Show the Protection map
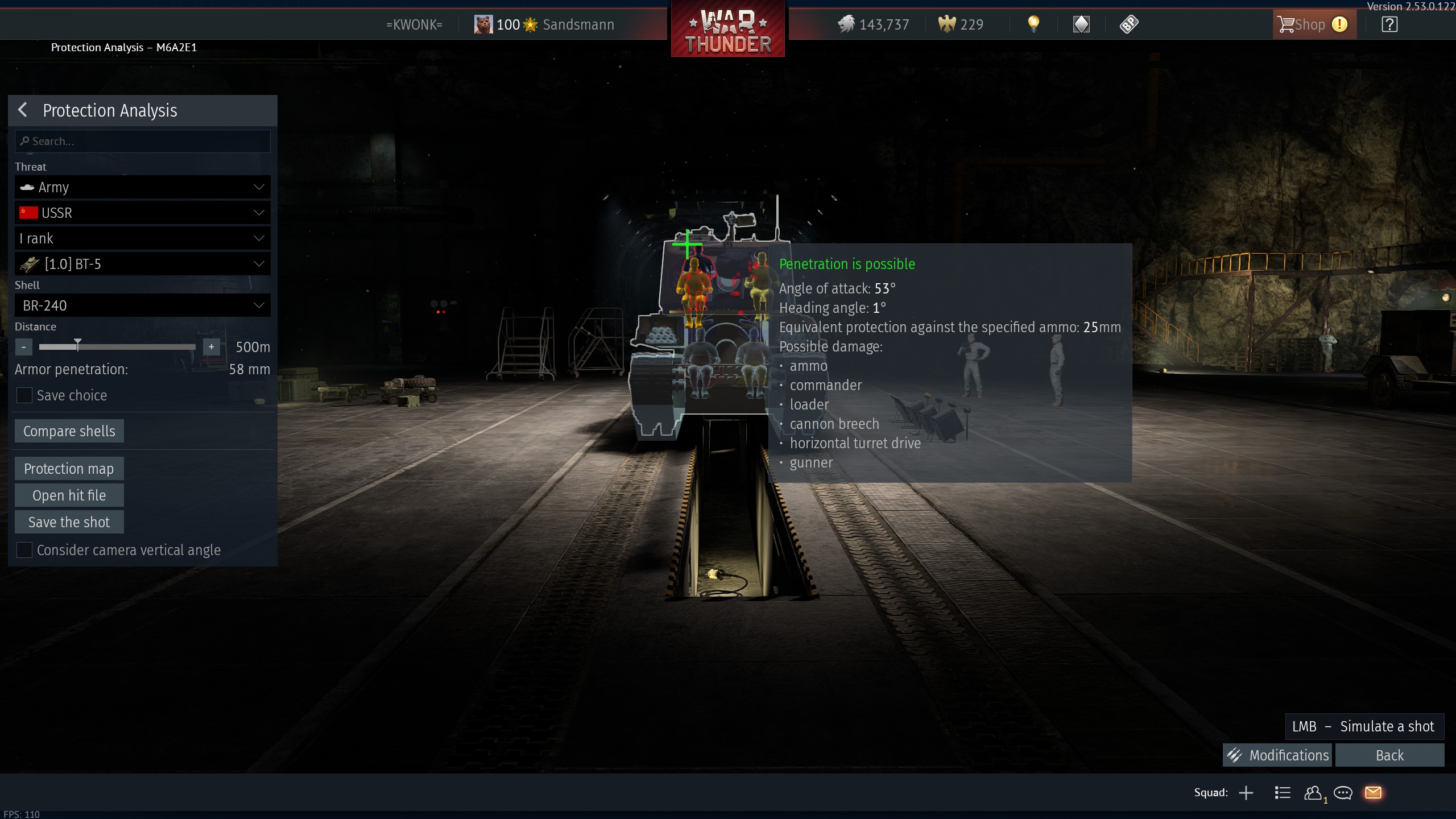Viewport: 1456px width, 819px height. [69, 469]
